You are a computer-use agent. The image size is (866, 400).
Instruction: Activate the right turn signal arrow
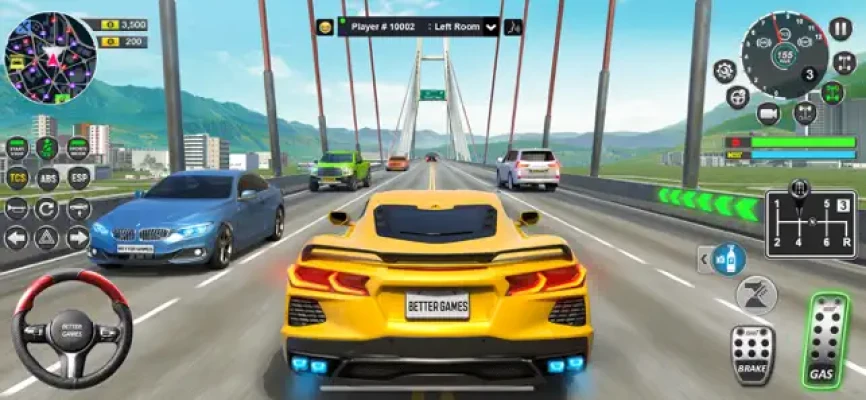(x=78, y=238)
